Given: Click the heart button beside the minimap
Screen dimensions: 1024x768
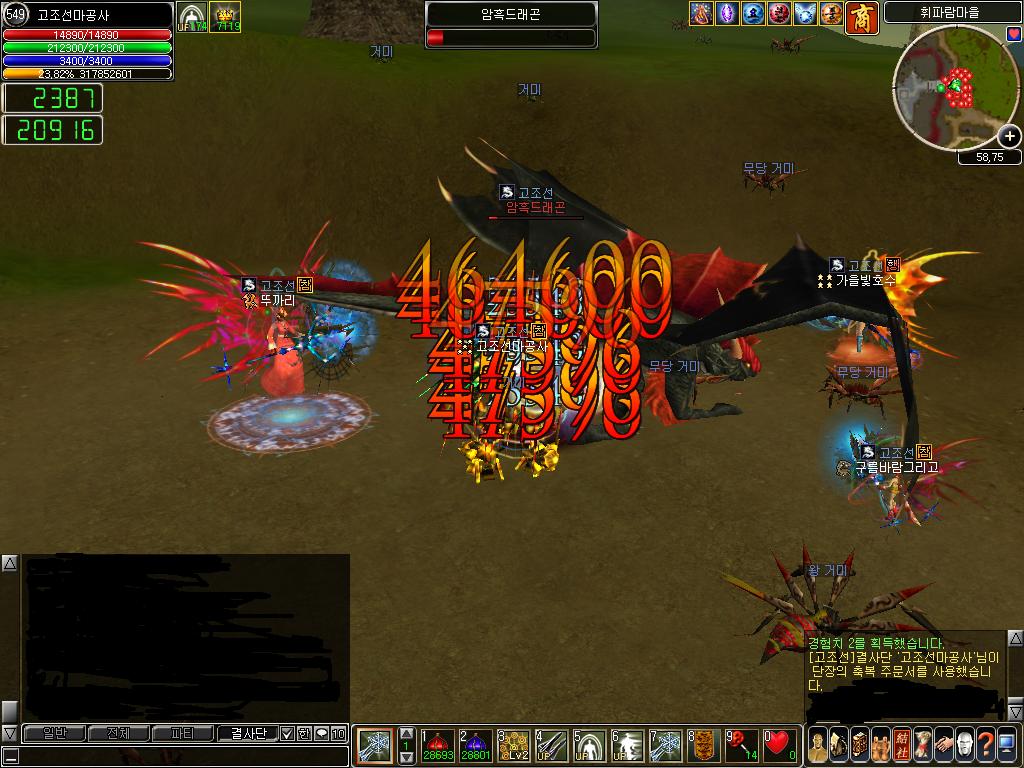Looking at the screenshot, I should (1015, 34).
